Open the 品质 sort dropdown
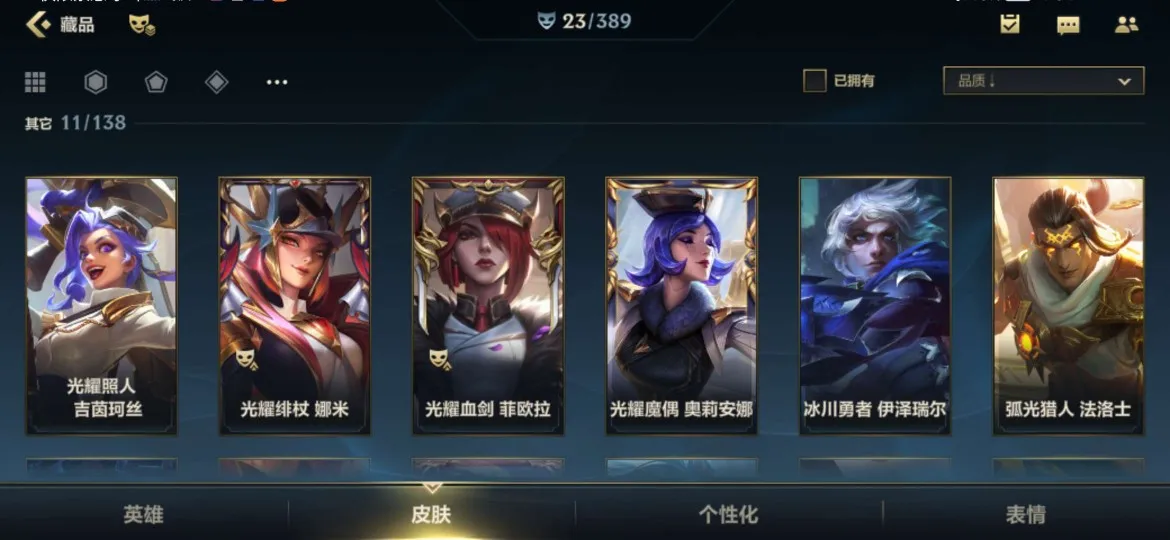1170x540 pixels. pyautogui.click(x=1043, y=81)
